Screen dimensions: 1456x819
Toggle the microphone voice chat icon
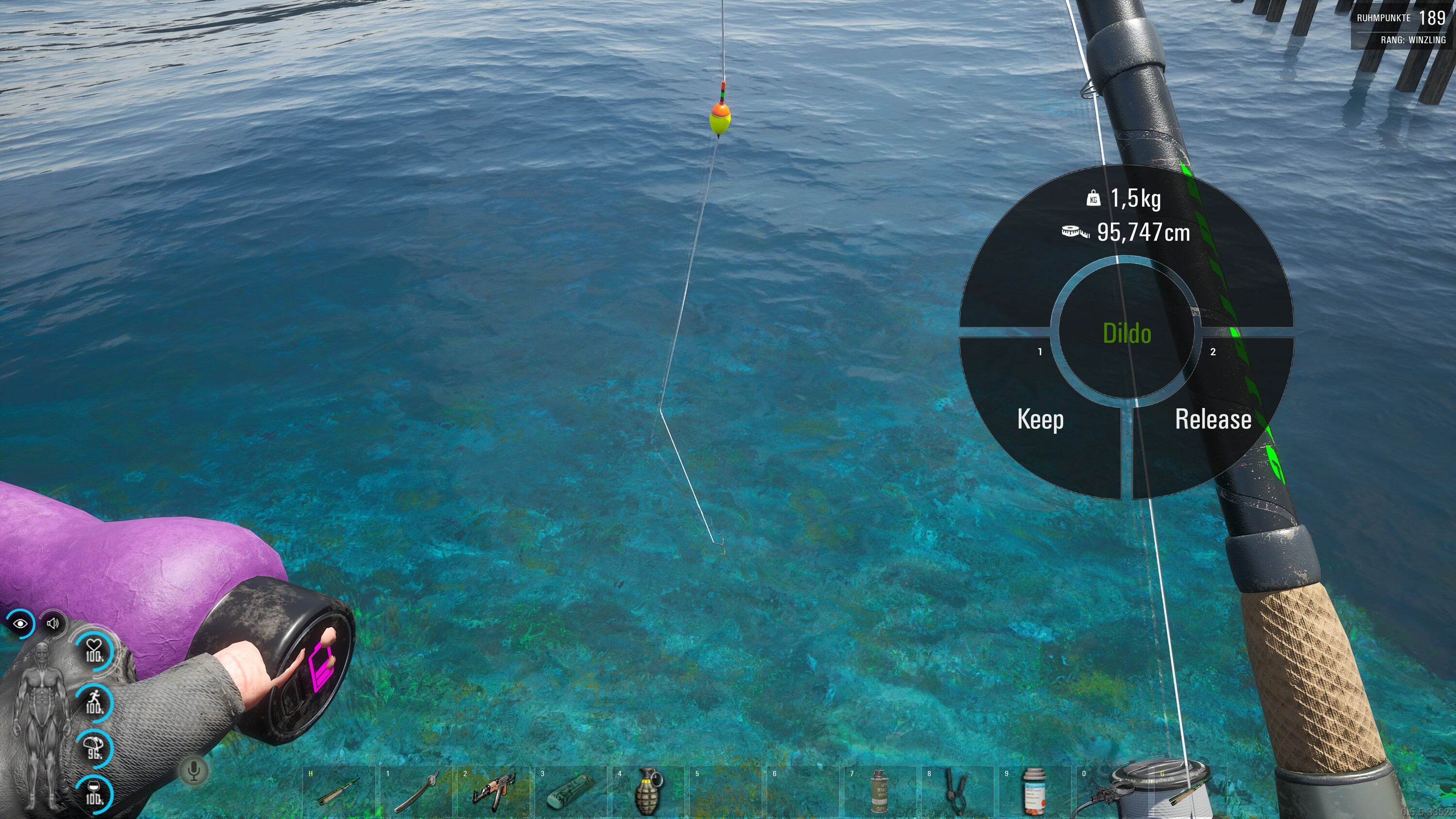pos(194,770)
